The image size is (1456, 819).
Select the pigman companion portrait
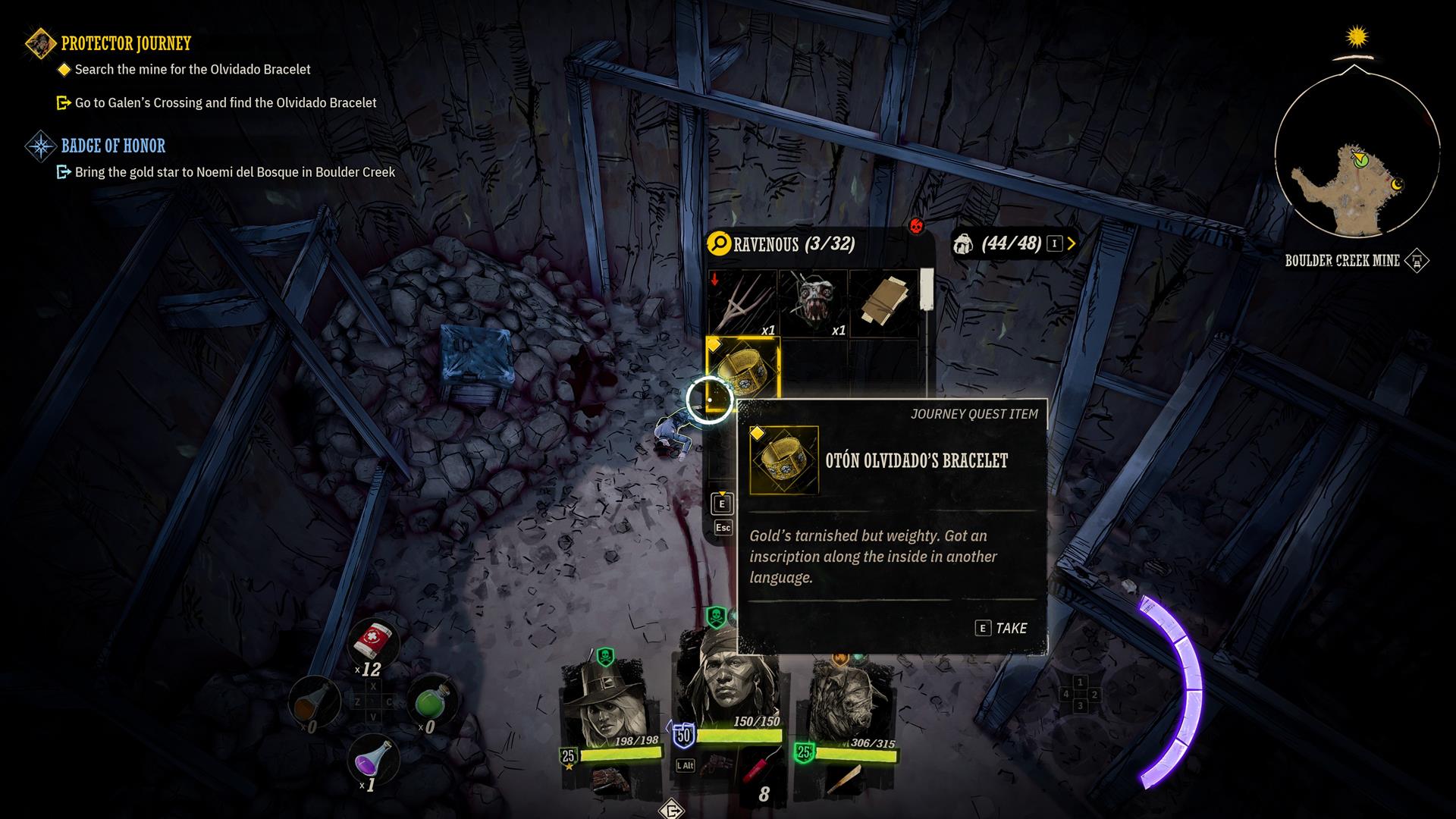pos(844,705)
